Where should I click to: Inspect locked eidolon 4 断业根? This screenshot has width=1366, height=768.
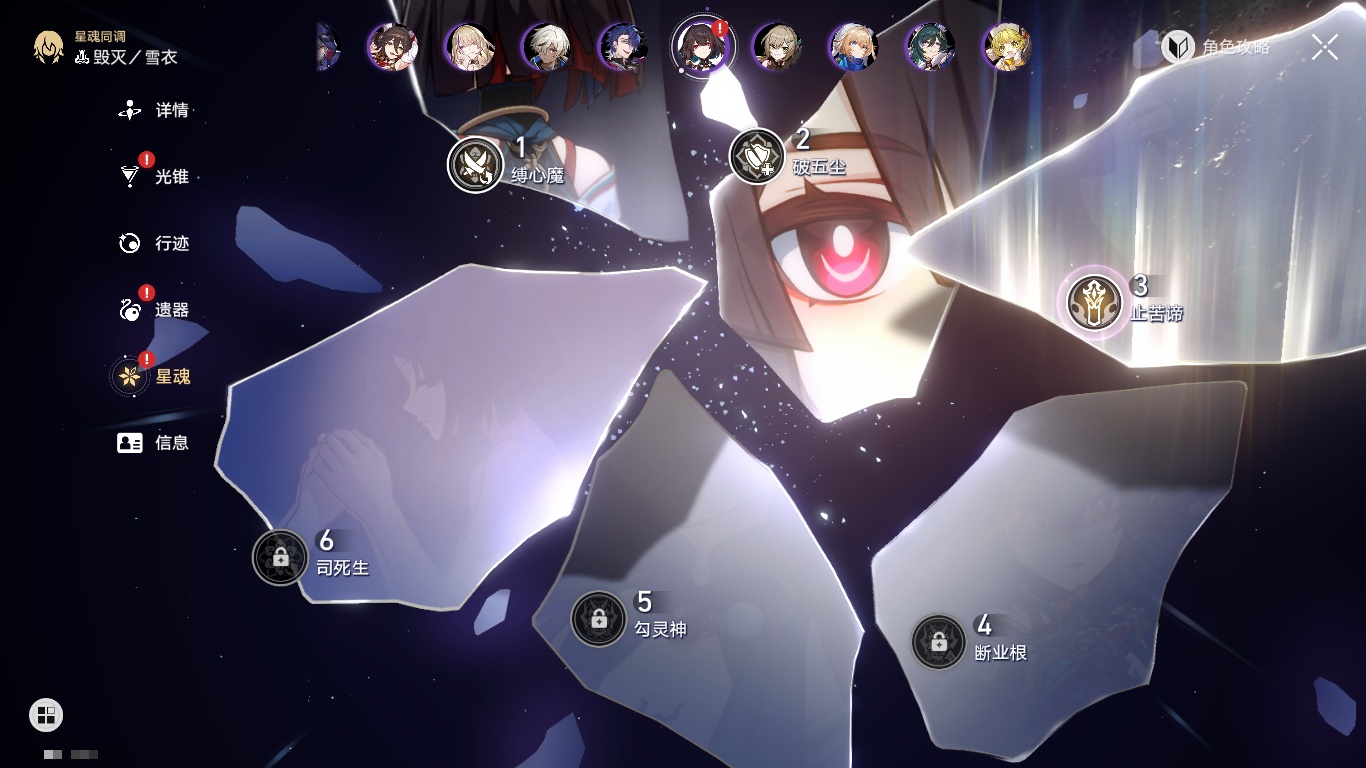[938, 642]
